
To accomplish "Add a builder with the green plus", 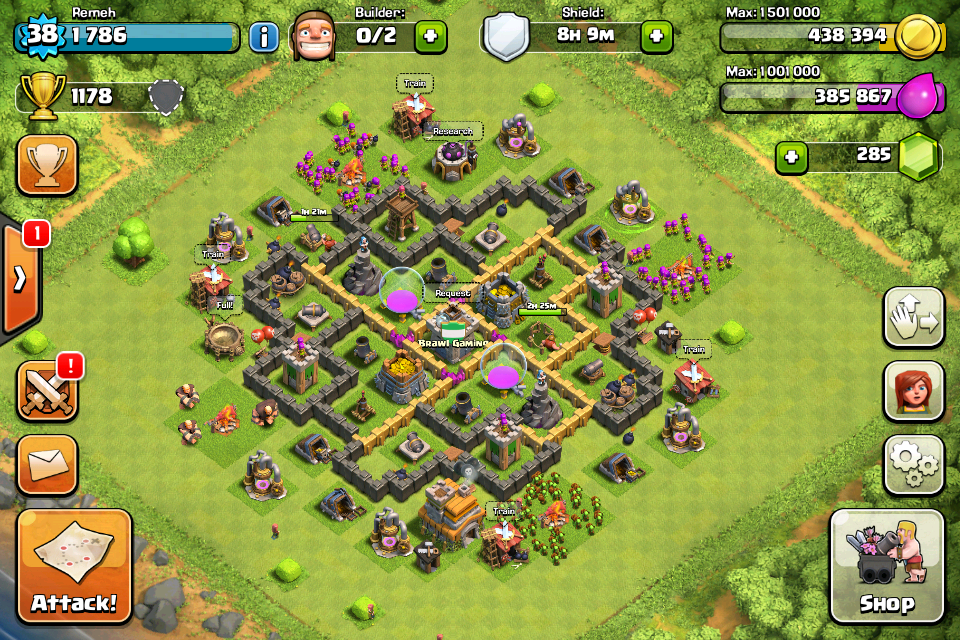I will [x=431, y=37].
